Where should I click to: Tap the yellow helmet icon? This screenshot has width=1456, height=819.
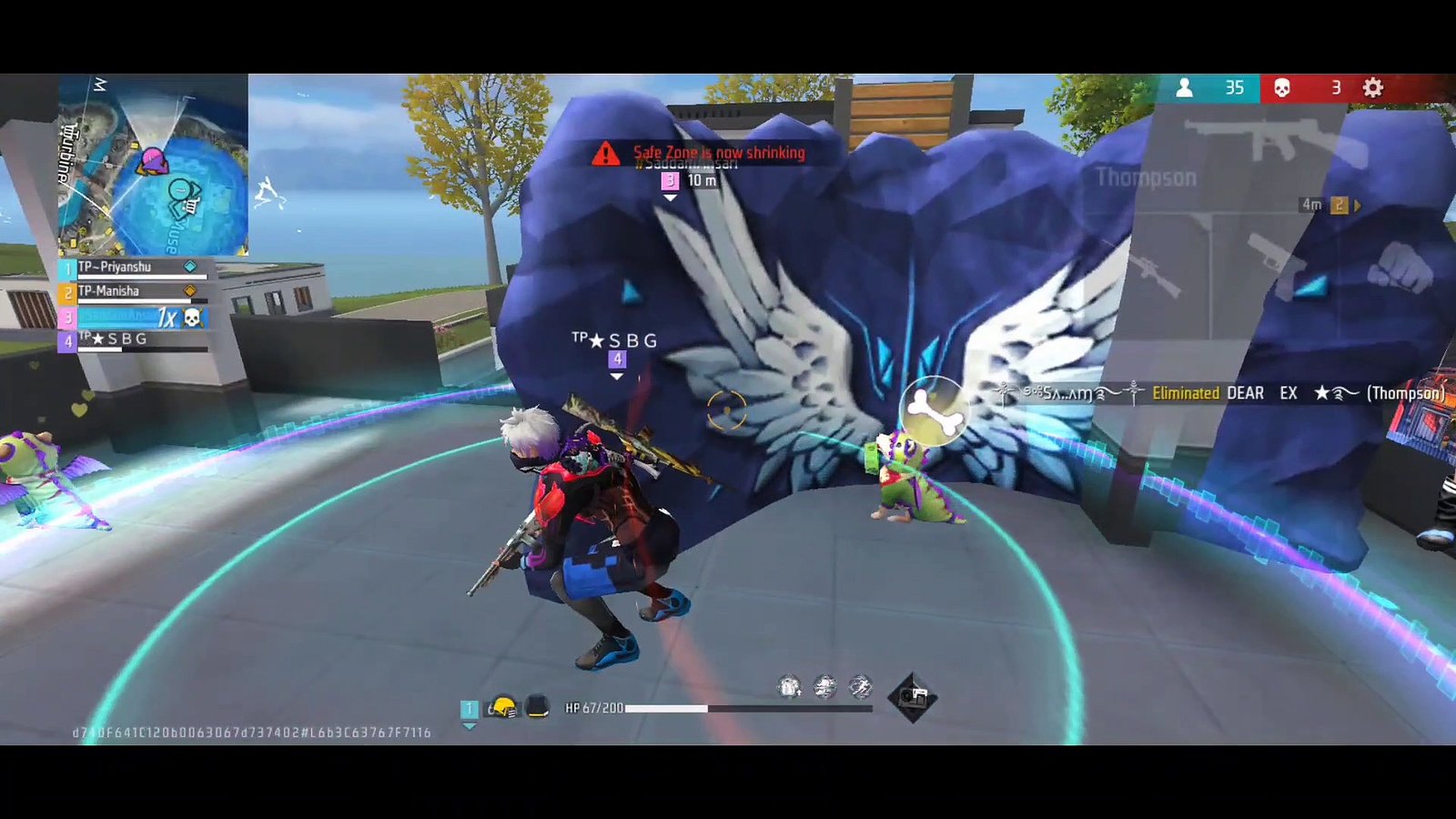point(501,707)
